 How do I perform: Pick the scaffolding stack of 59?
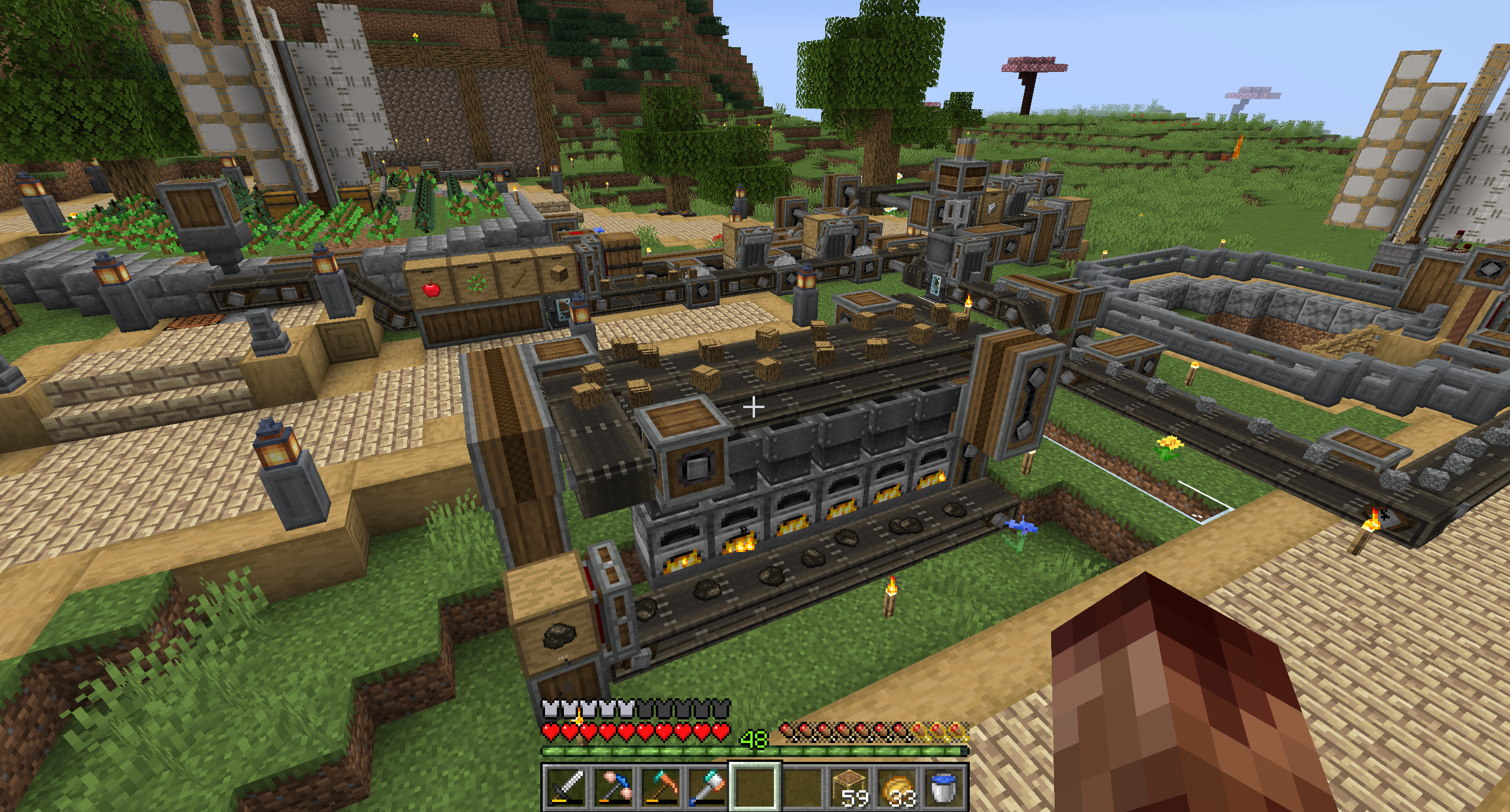pos(850,786)
